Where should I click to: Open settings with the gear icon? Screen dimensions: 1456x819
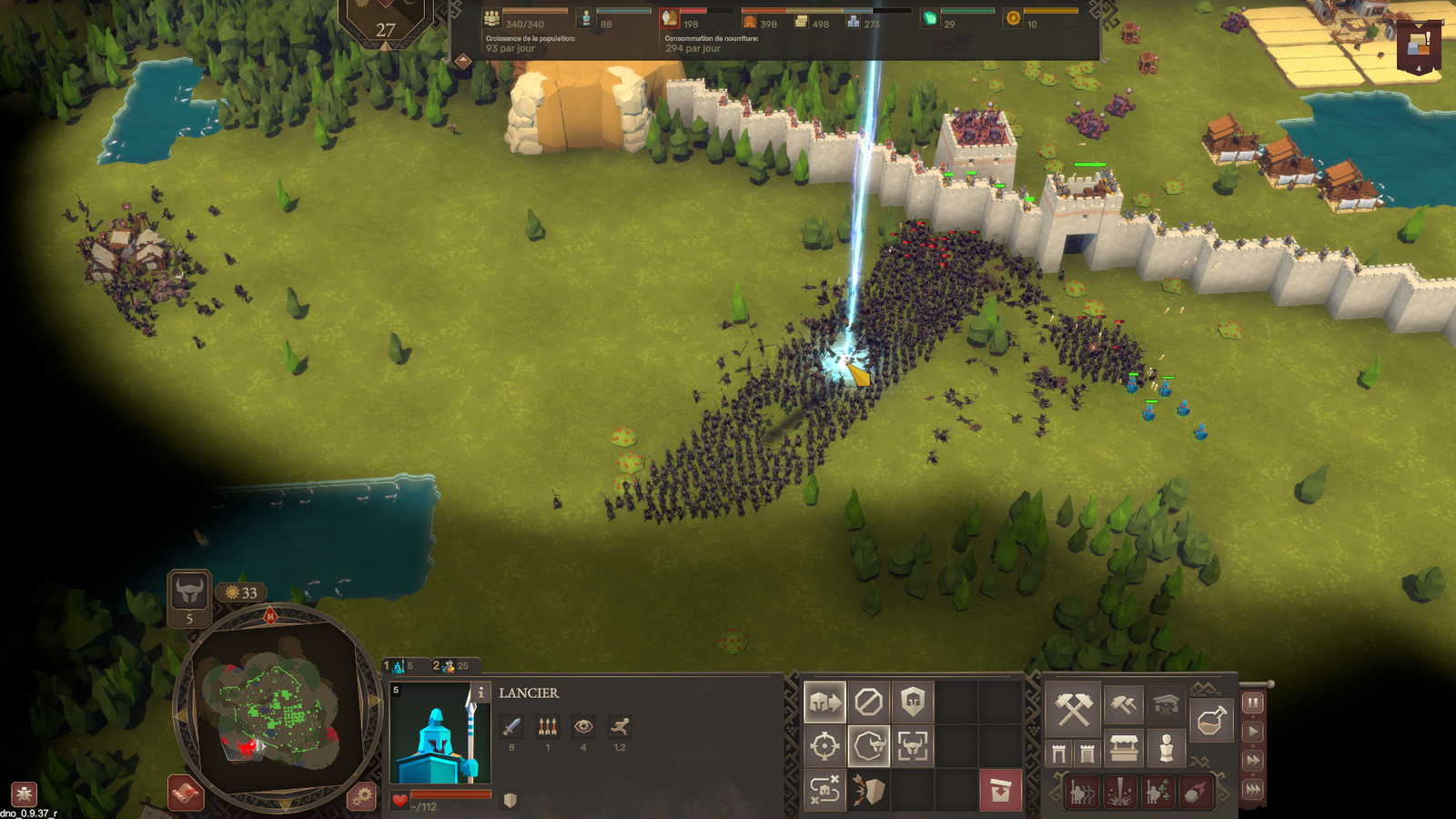click(x=361, y=797)
